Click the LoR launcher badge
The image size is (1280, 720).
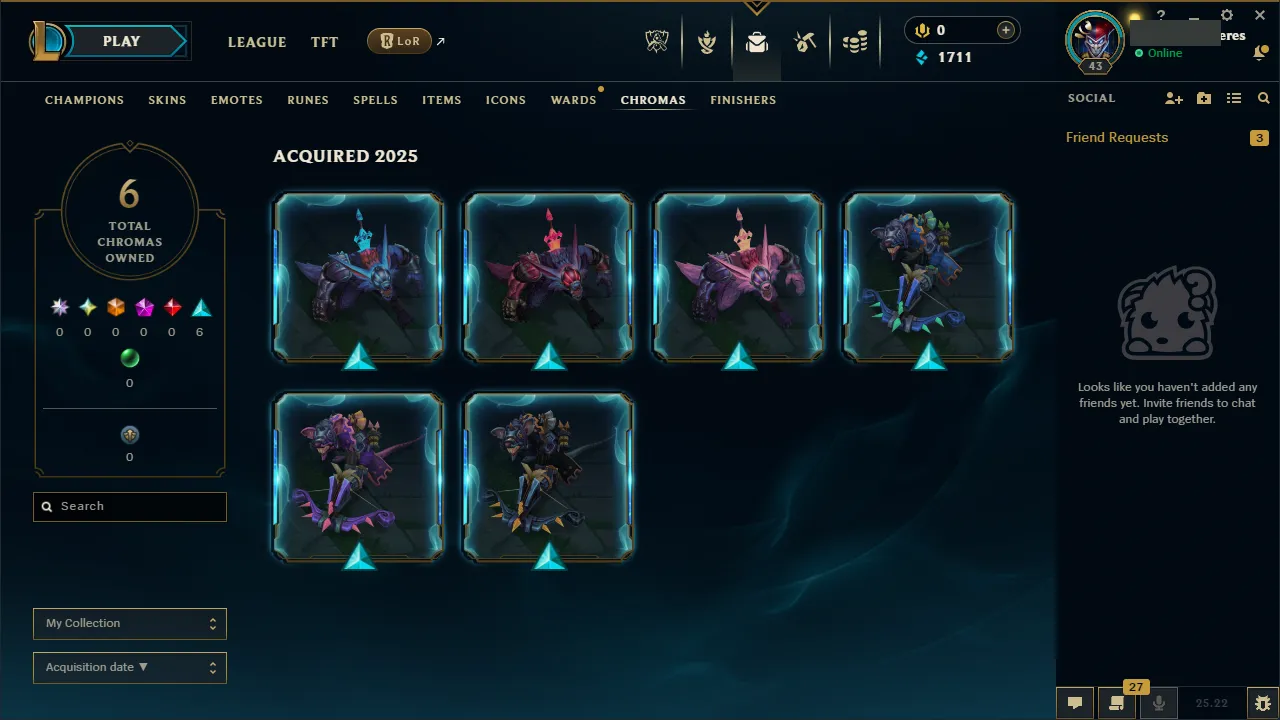399,41
